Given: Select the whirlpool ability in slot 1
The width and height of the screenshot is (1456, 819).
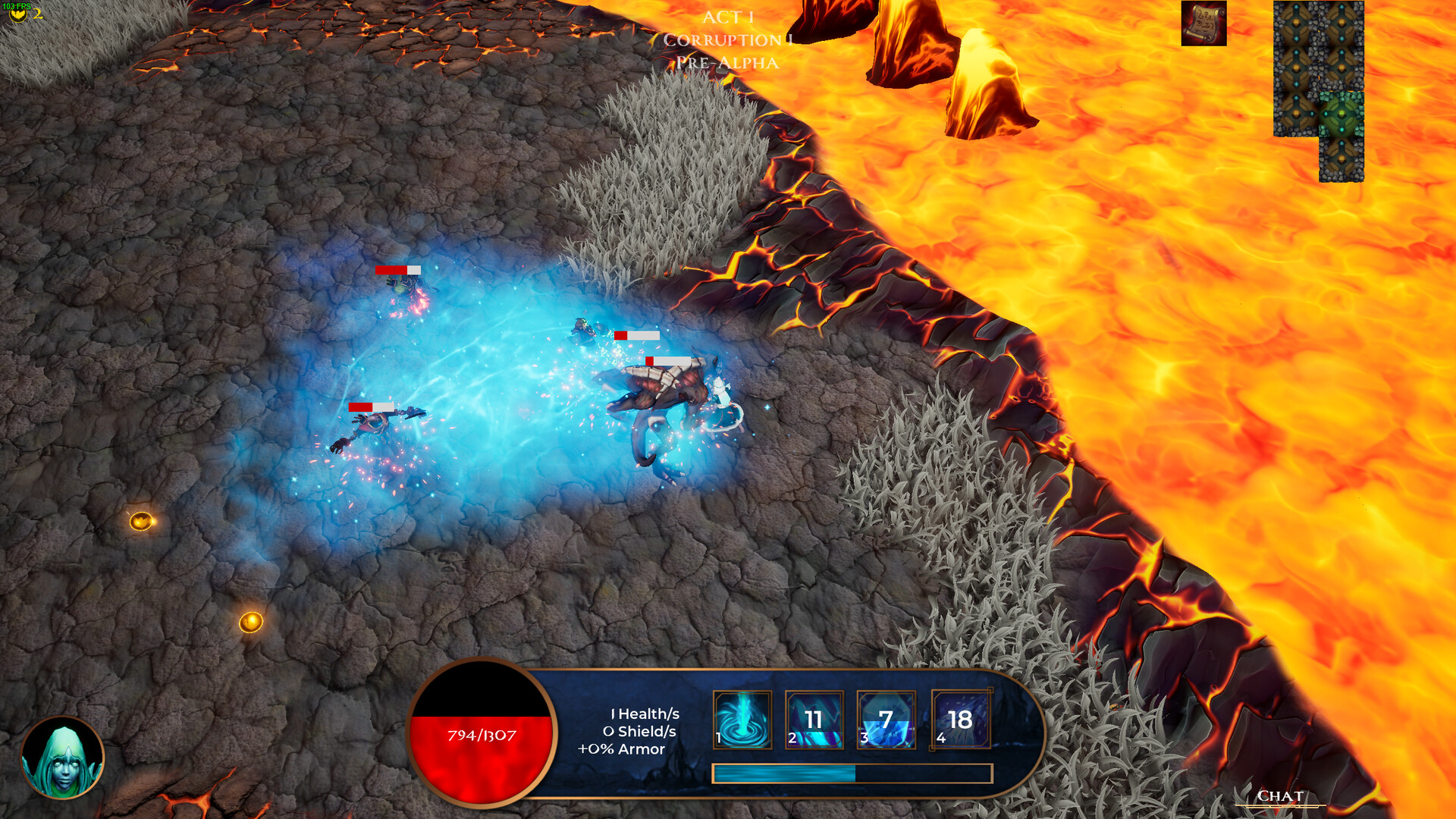Looking at the screenshot, I should (744, 720).
